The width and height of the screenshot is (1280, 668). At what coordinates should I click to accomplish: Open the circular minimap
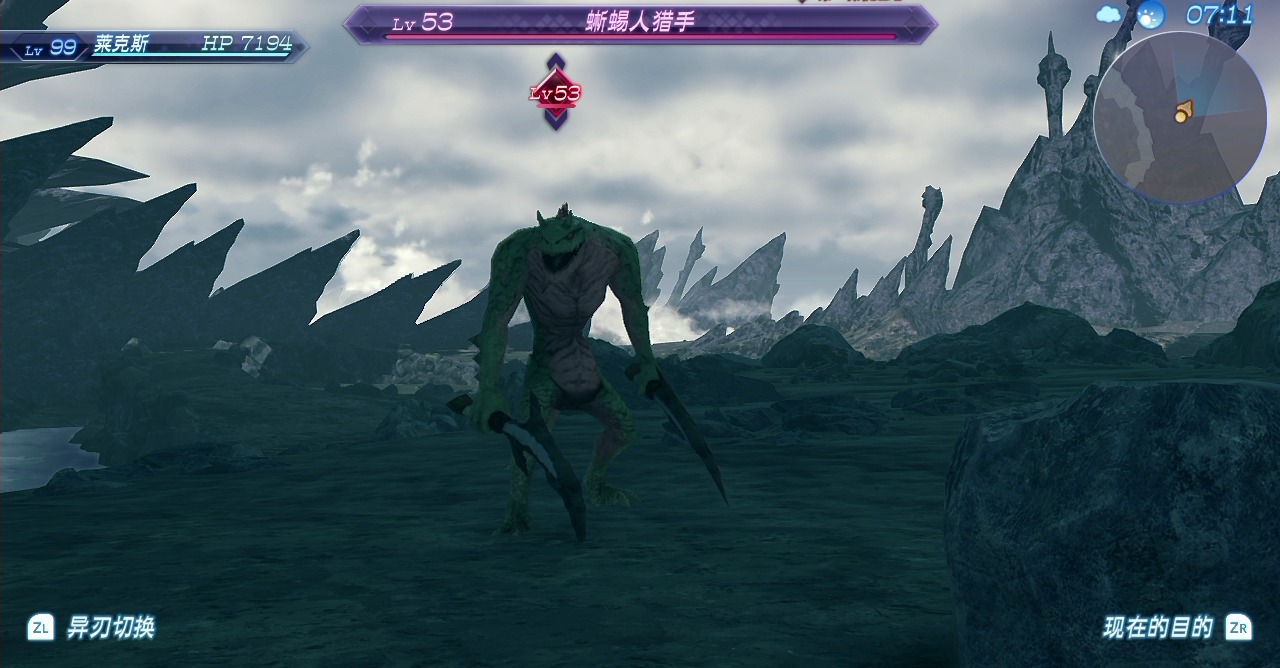click(x=1180, y=115)
